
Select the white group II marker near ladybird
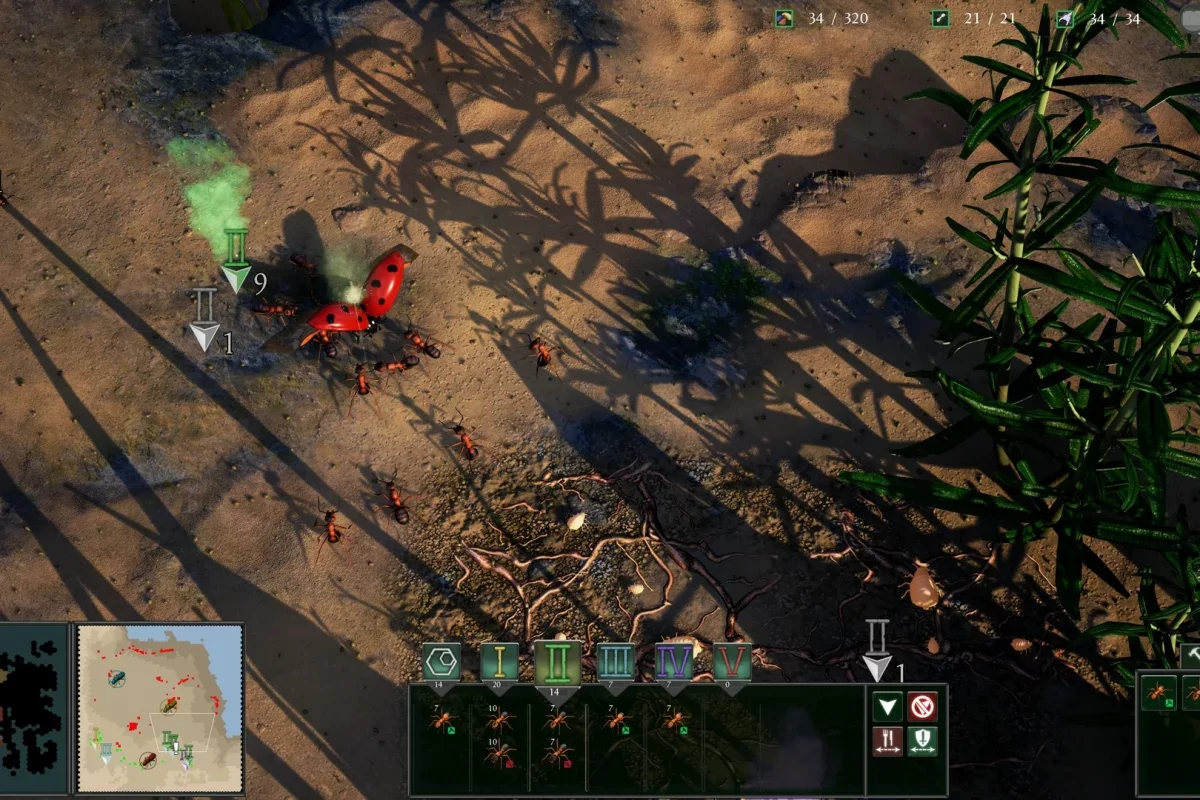(x=205, y=321)
